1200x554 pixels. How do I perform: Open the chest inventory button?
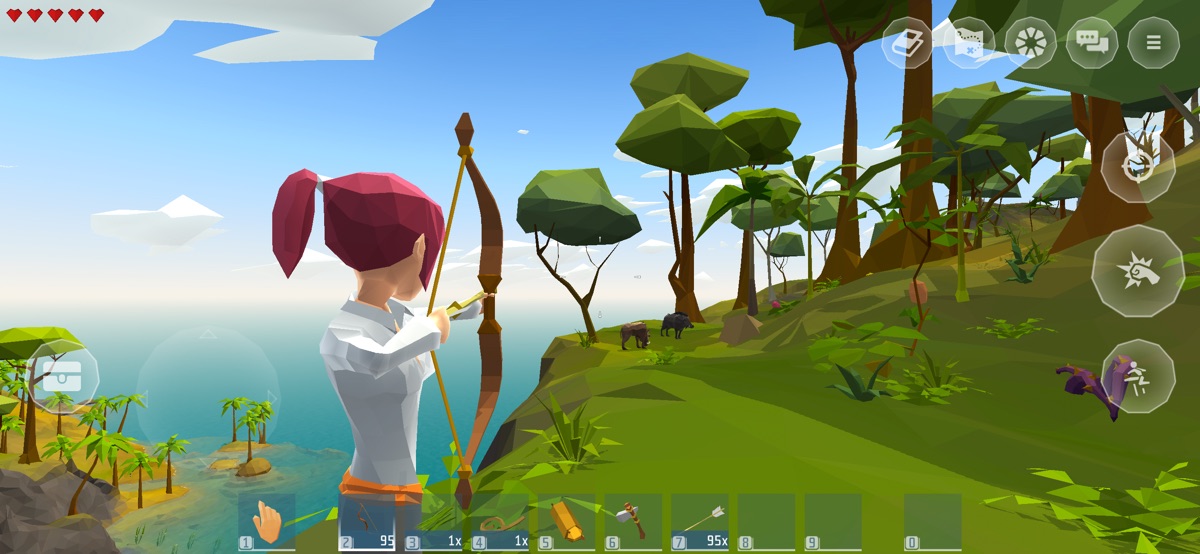(x=64, y=377)
